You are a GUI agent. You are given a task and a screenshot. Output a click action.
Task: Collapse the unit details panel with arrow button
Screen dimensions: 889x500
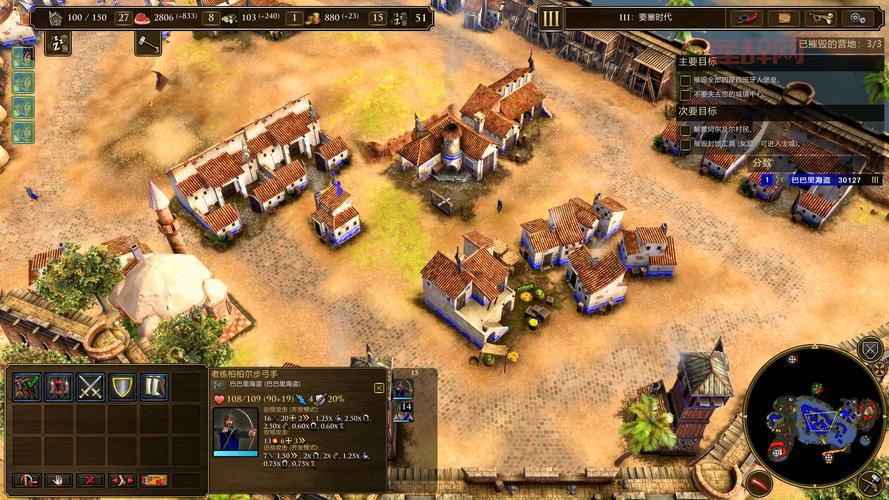[379, 387]
